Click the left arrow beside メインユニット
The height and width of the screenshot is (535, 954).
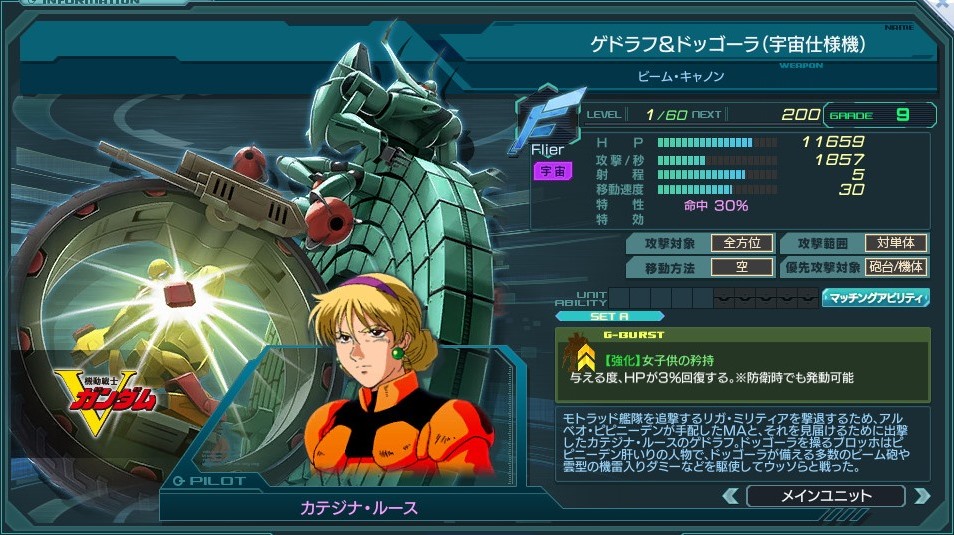pos(731,496)
